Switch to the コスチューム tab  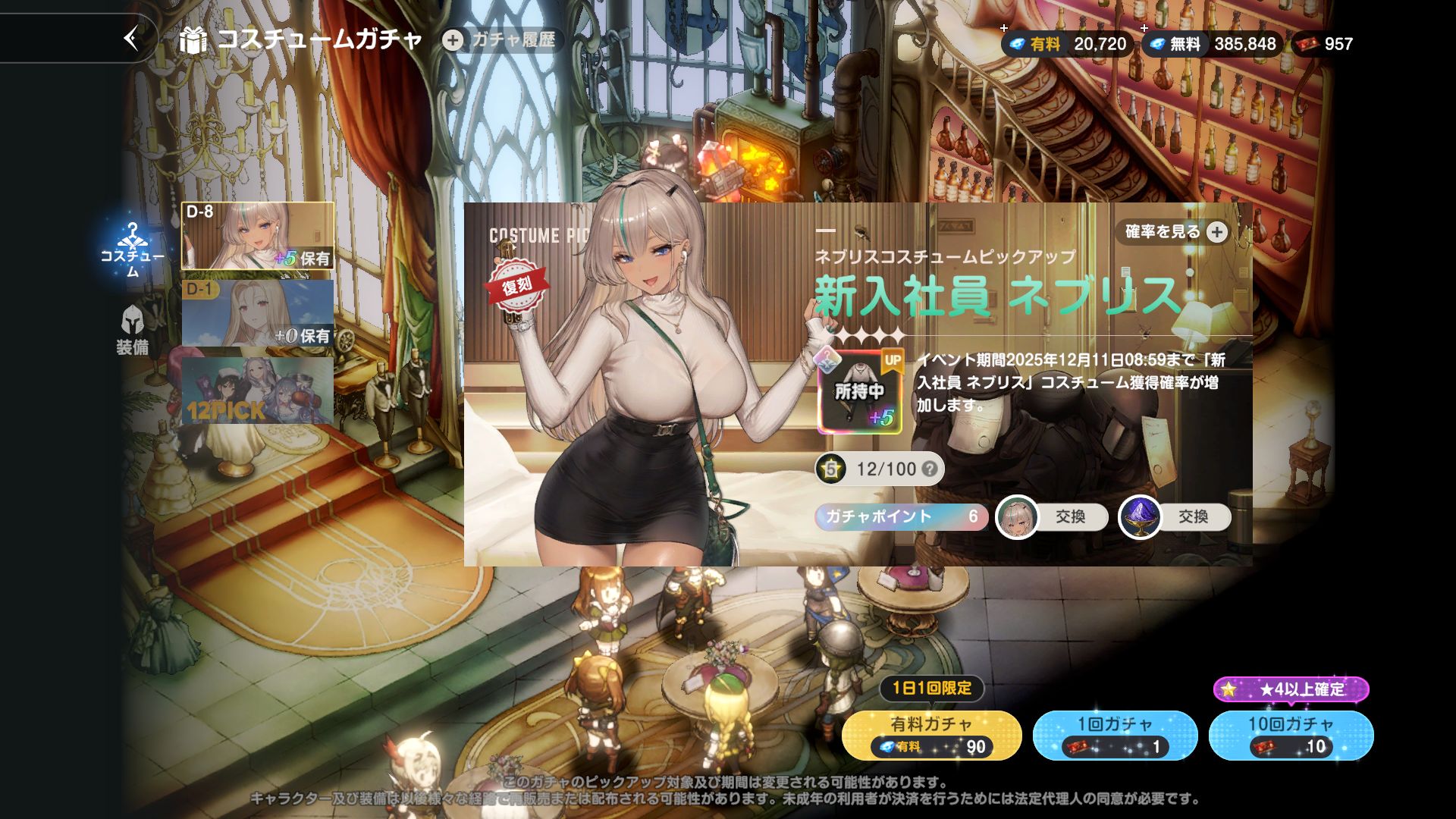133,249
